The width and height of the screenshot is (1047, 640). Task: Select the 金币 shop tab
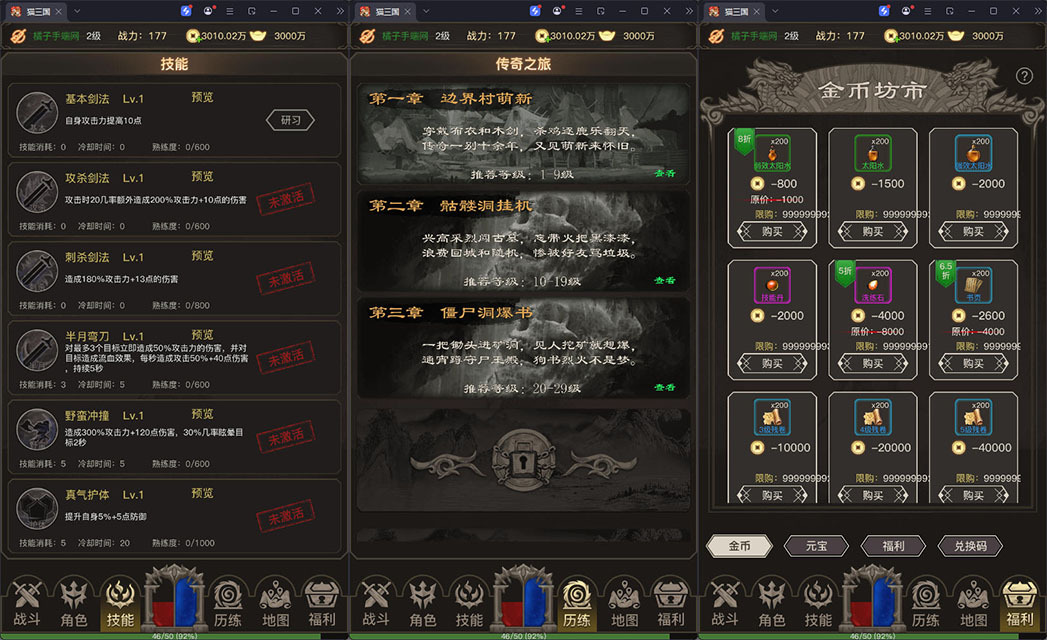738,546
